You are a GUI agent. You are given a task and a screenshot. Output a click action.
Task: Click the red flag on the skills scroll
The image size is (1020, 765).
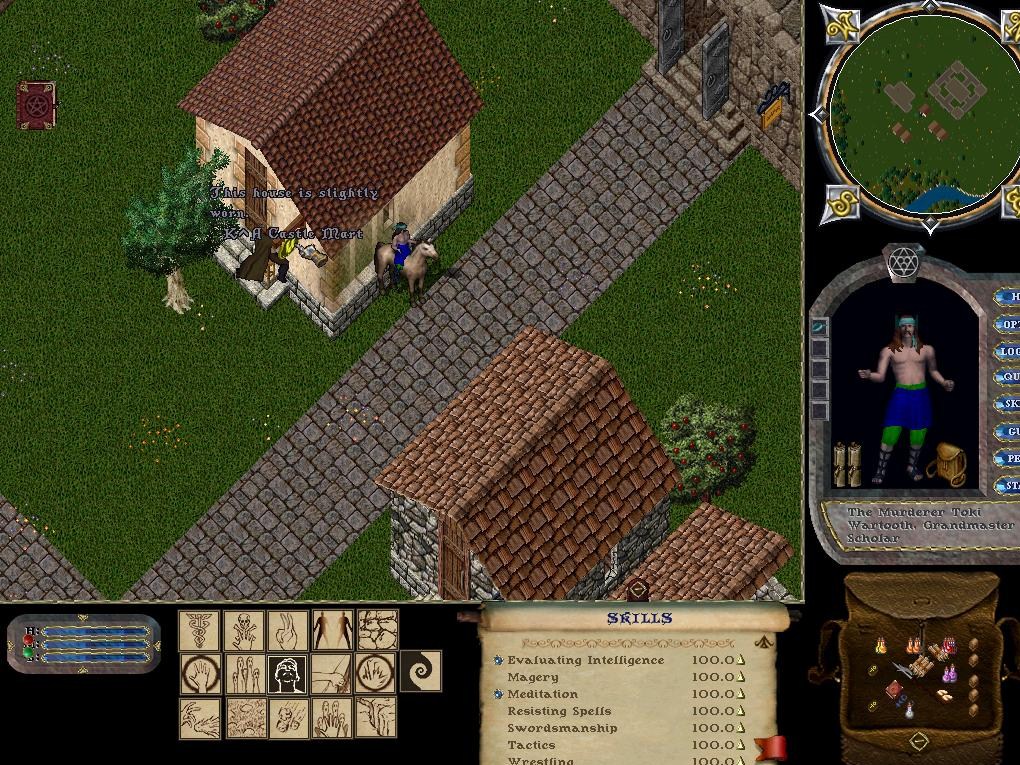pos(770,748)
